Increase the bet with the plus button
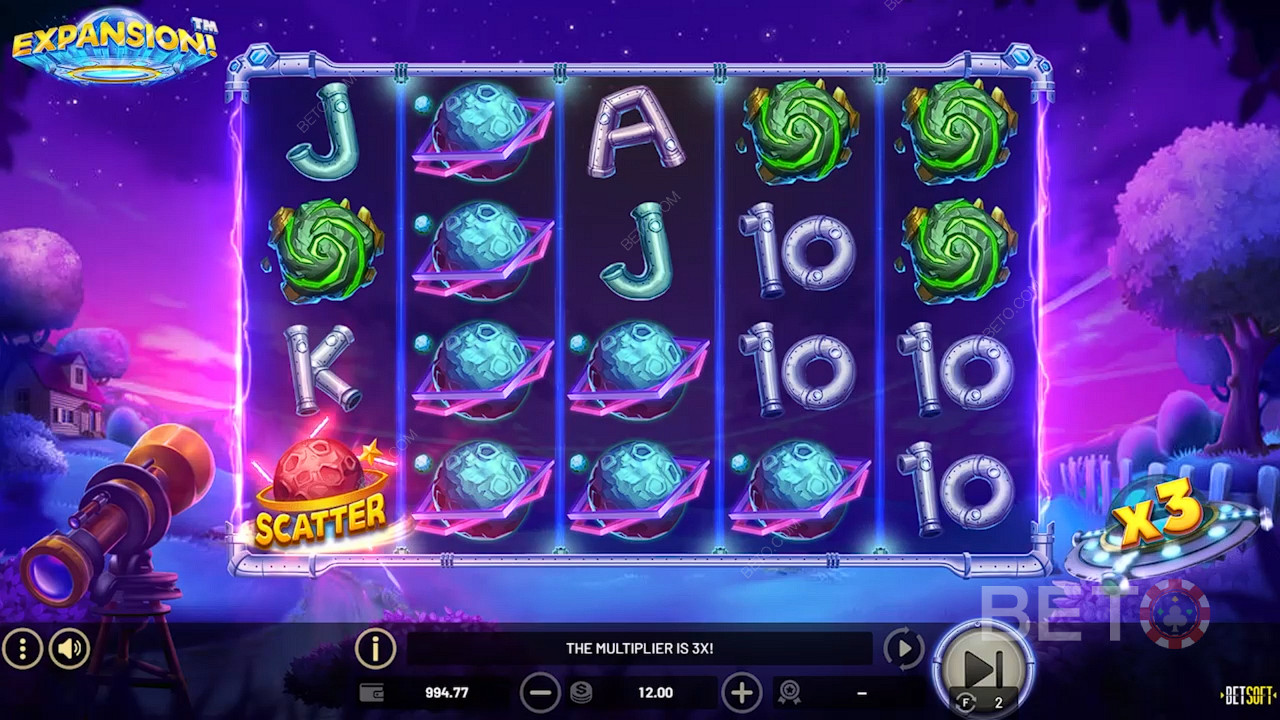The image size is (1280, 720). coord(741,692)
